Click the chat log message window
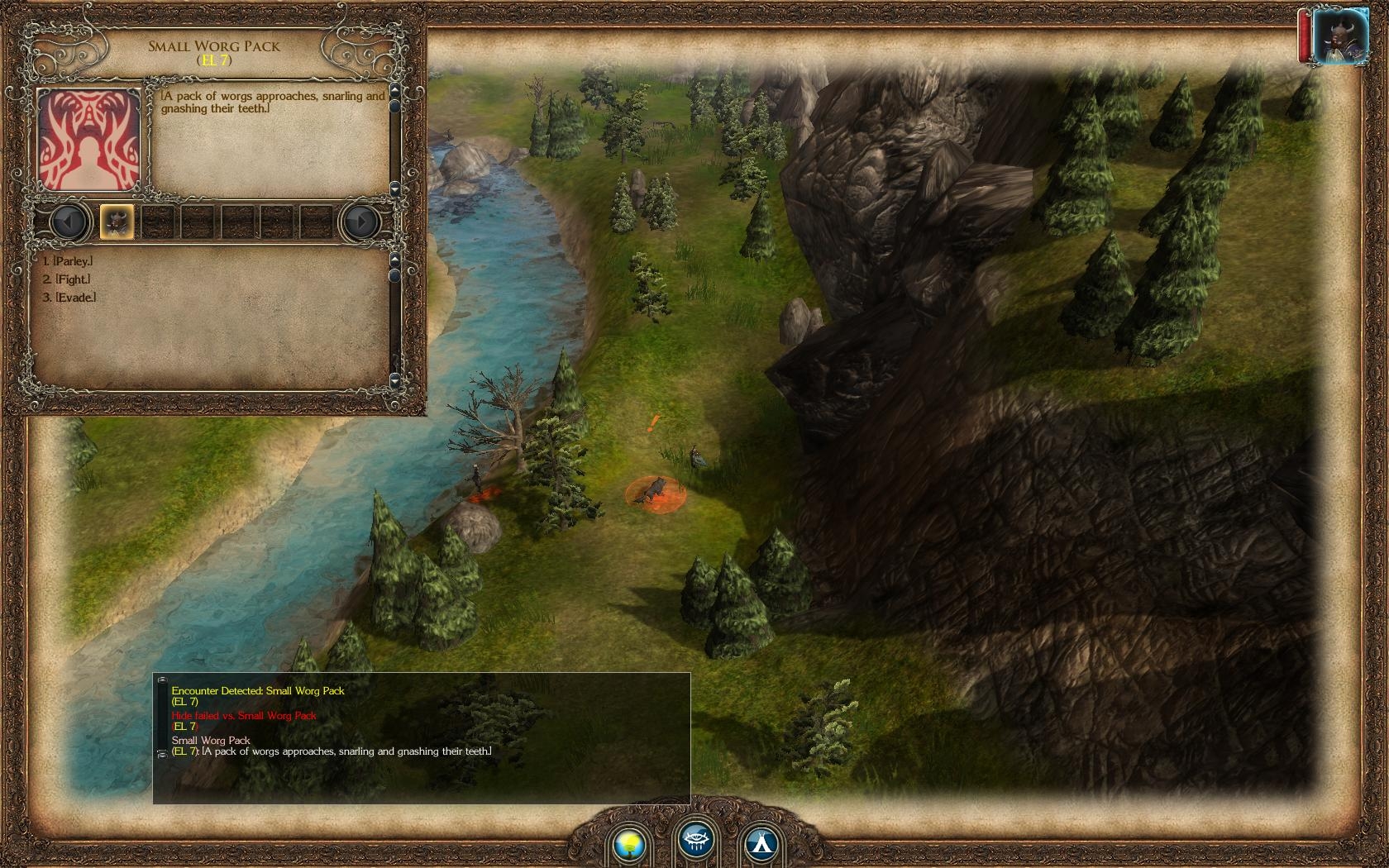Screen dimensions: 1389x868 (422, 736)
